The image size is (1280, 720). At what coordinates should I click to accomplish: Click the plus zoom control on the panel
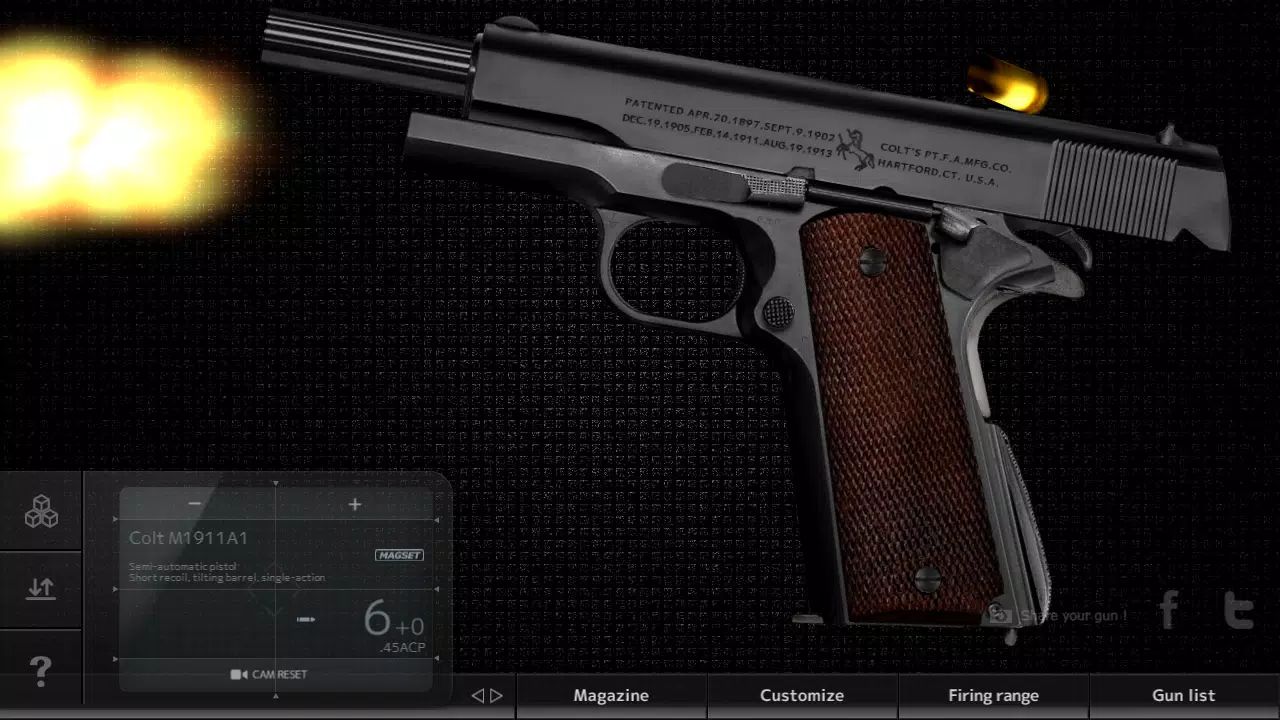[355, 504]
